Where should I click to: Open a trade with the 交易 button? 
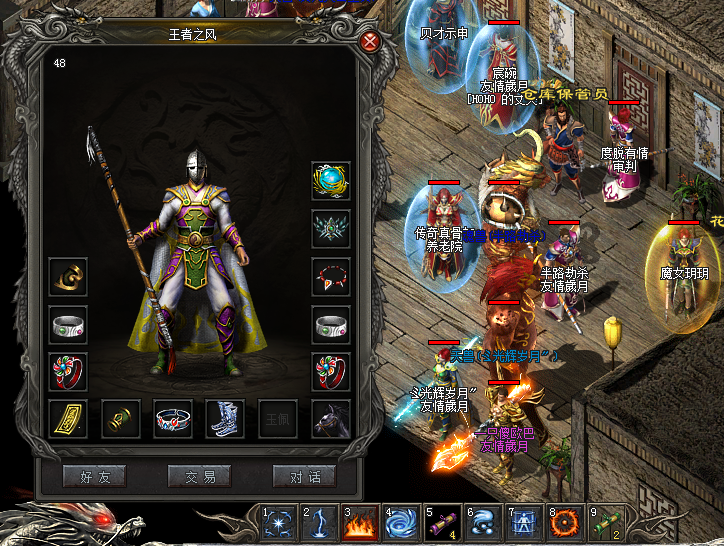pos(199,477)
